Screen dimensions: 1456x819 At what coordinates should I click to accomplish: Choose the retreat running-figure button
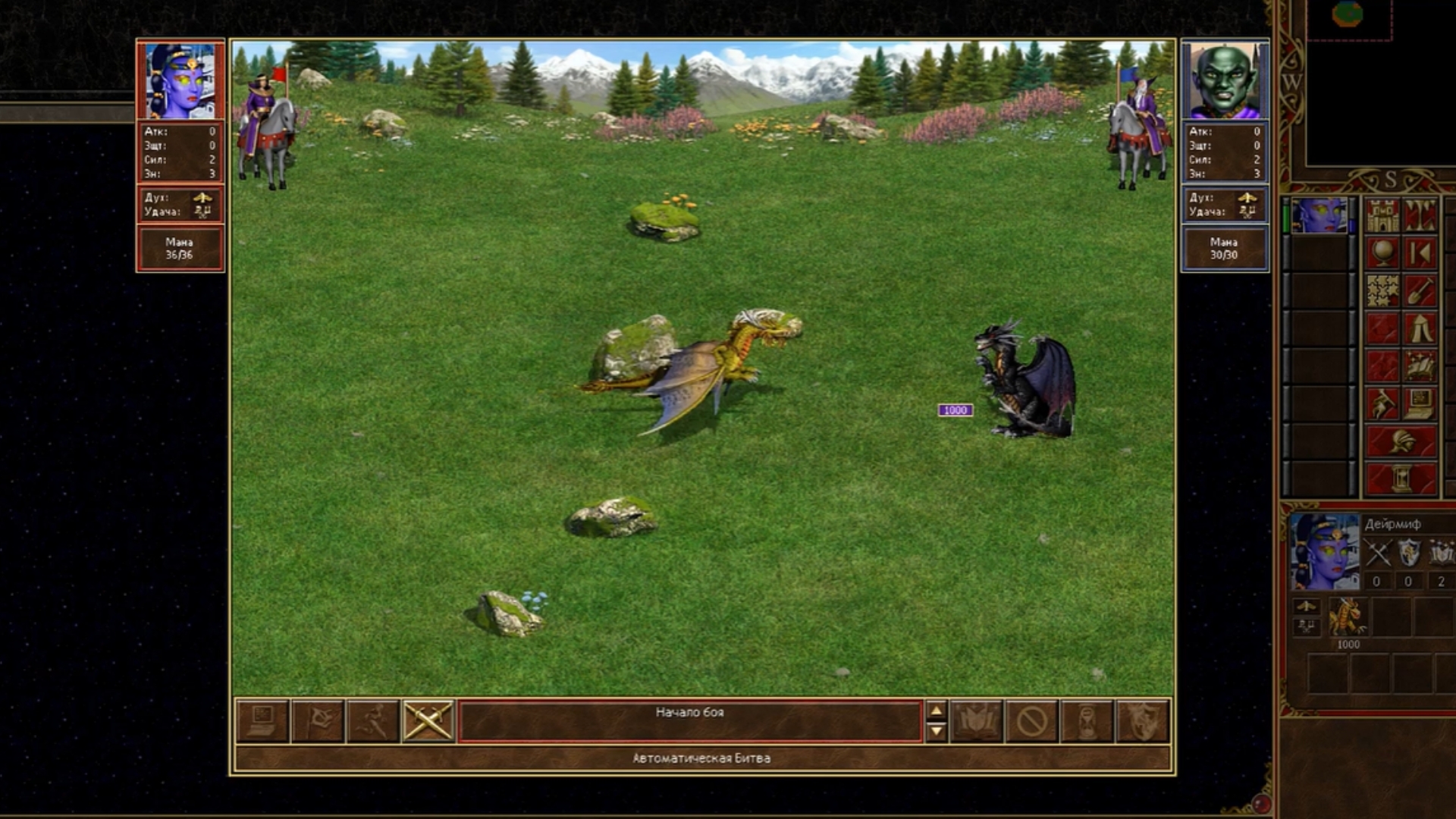tap(373, 720)
